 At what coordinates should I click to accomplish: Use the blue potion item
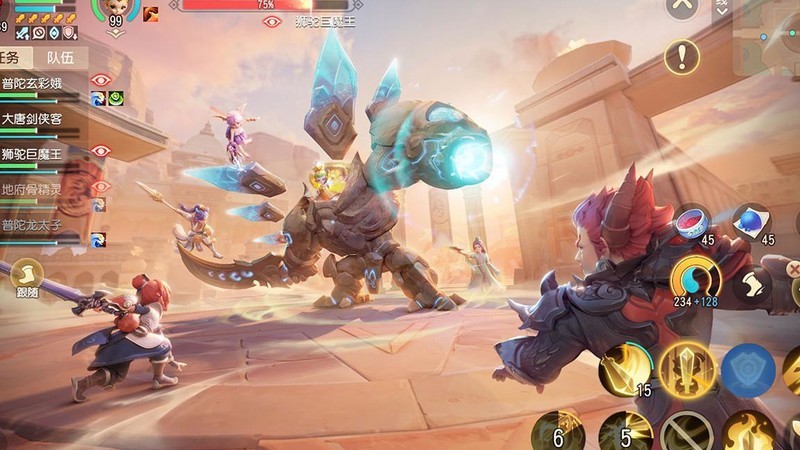click(x=750, y=220)
